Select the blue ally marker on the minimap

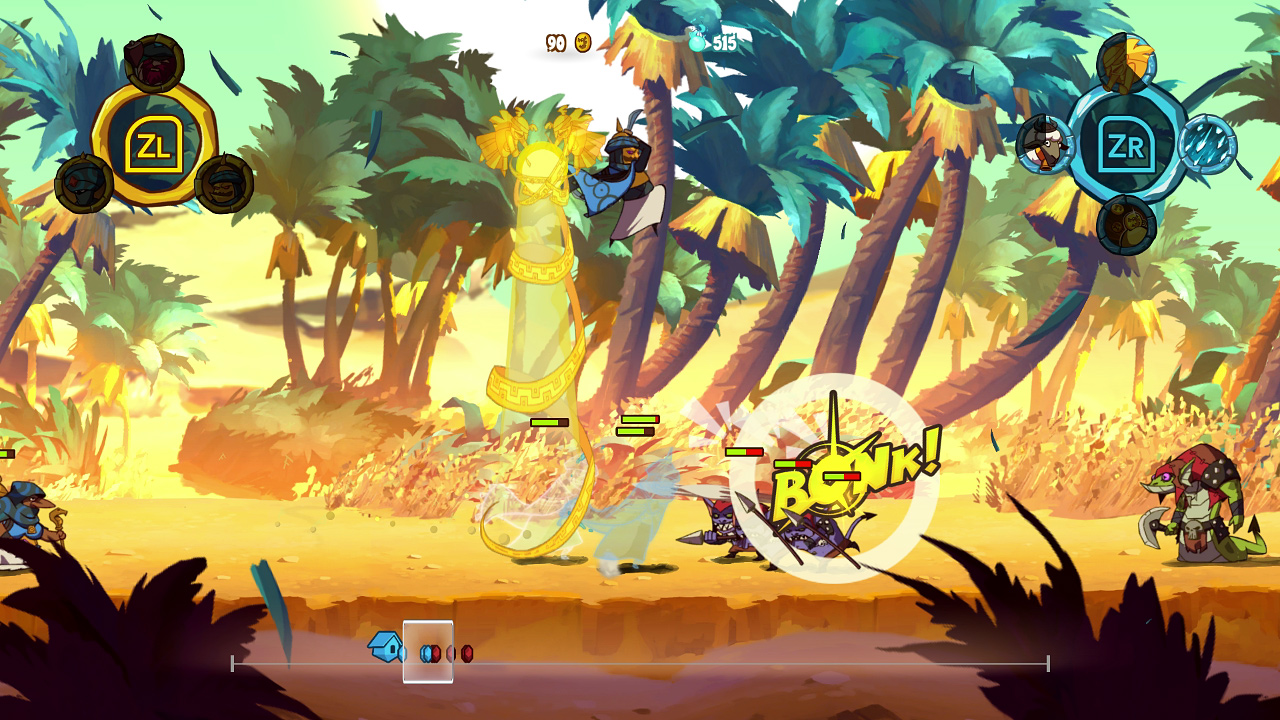click(x=425, y=654)
